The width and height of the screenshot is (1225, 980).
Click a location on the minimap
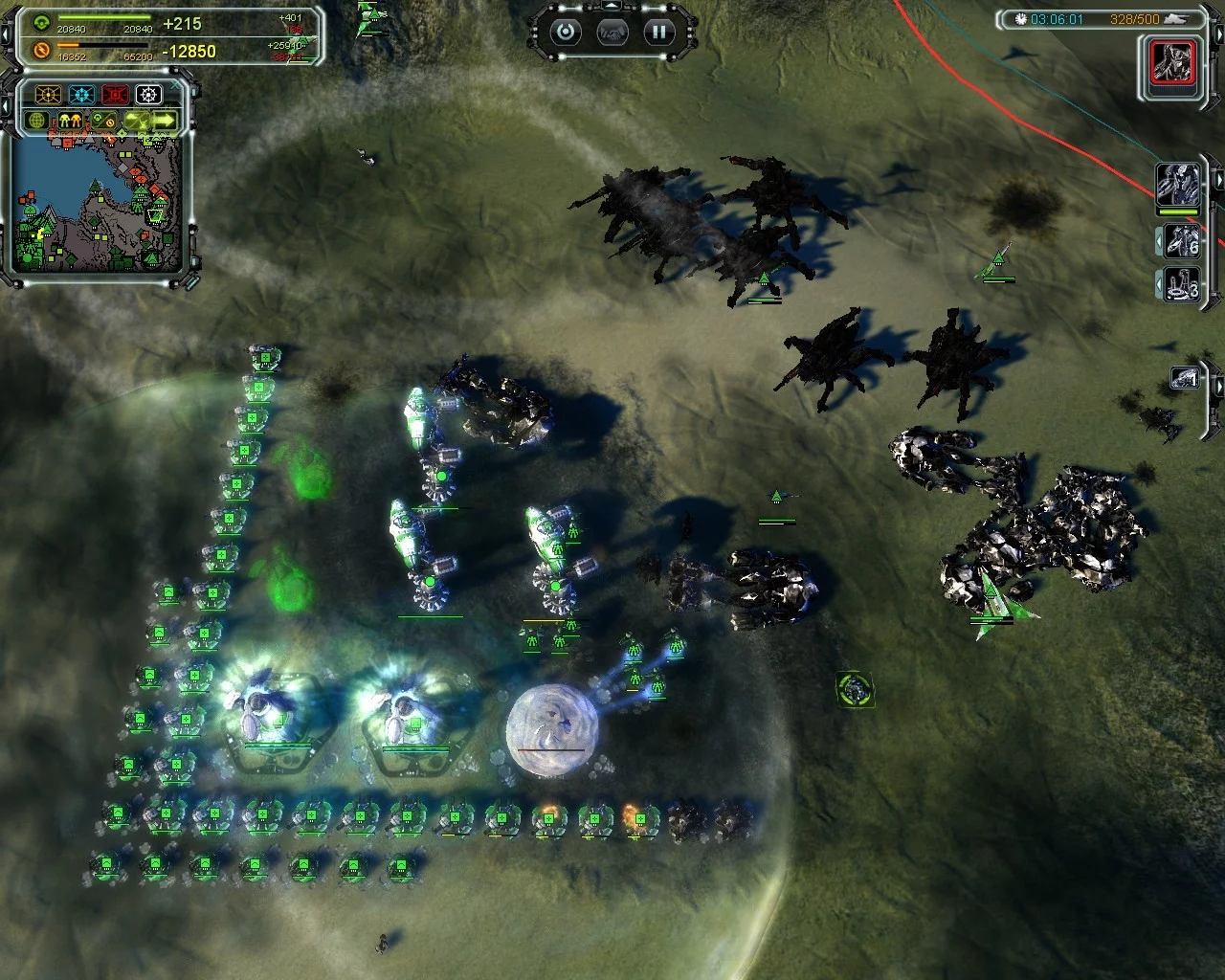point(96,206)
